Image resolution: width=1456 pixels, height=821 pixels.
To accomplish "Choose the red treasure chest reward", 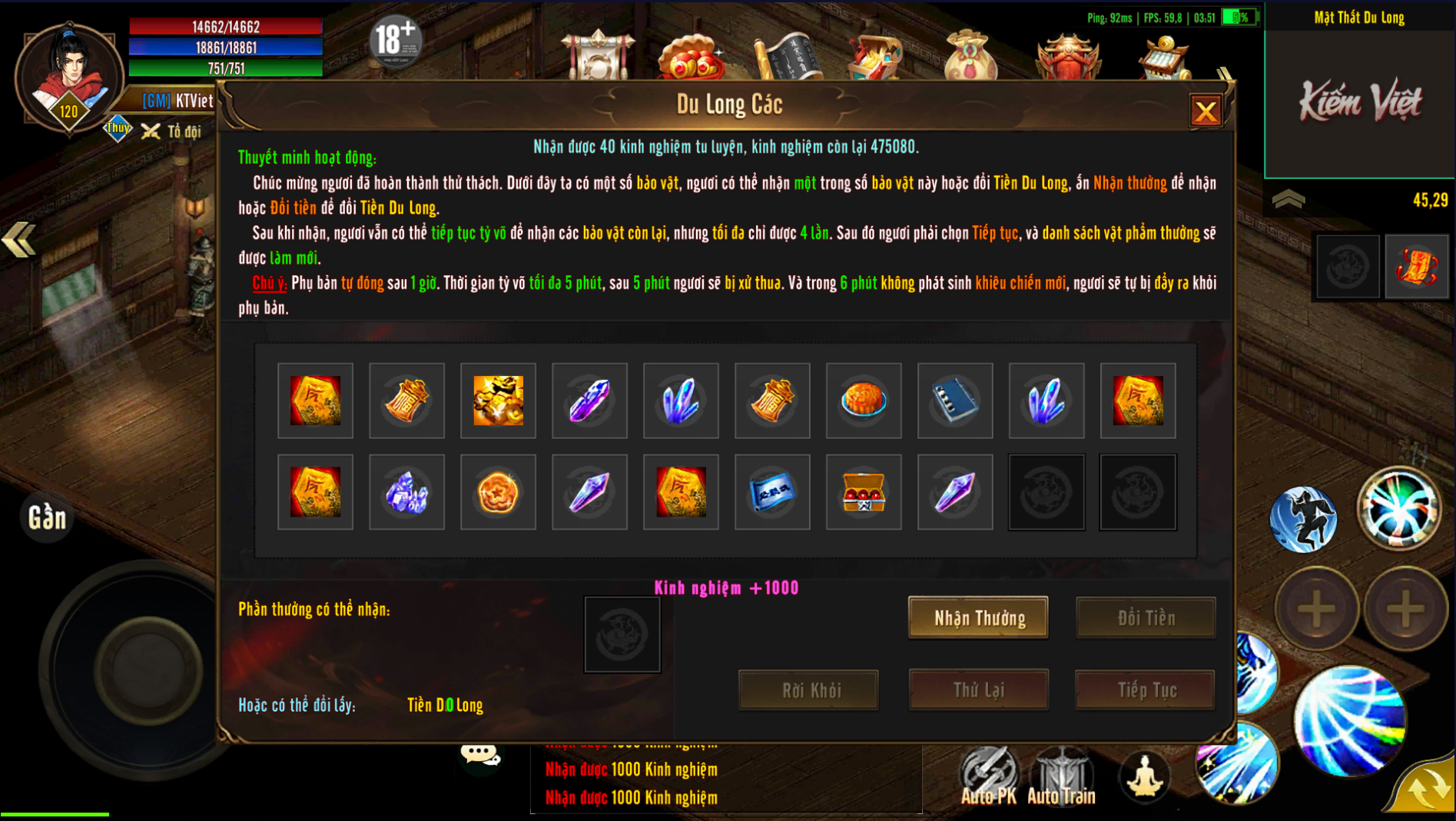I will click(864, 492).
